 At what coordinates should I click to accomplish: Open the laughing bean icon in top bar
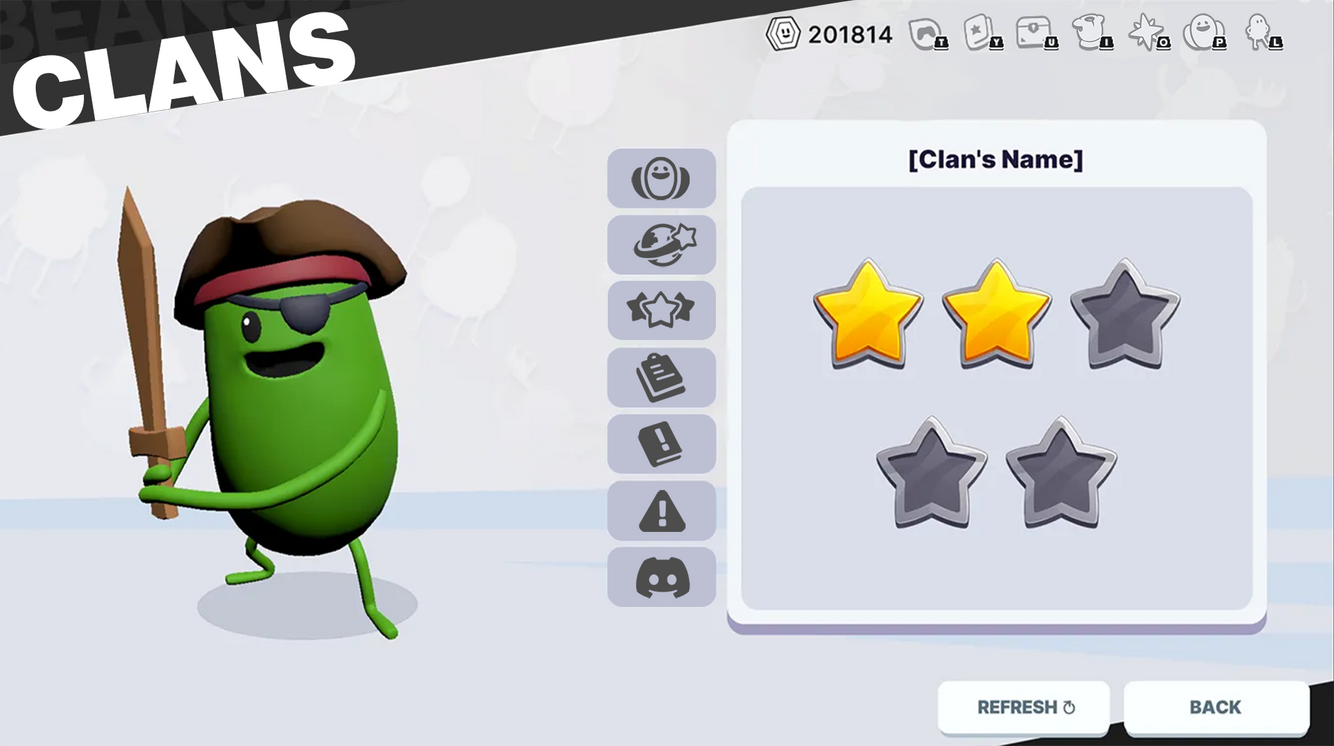(x=1203, y=34)
